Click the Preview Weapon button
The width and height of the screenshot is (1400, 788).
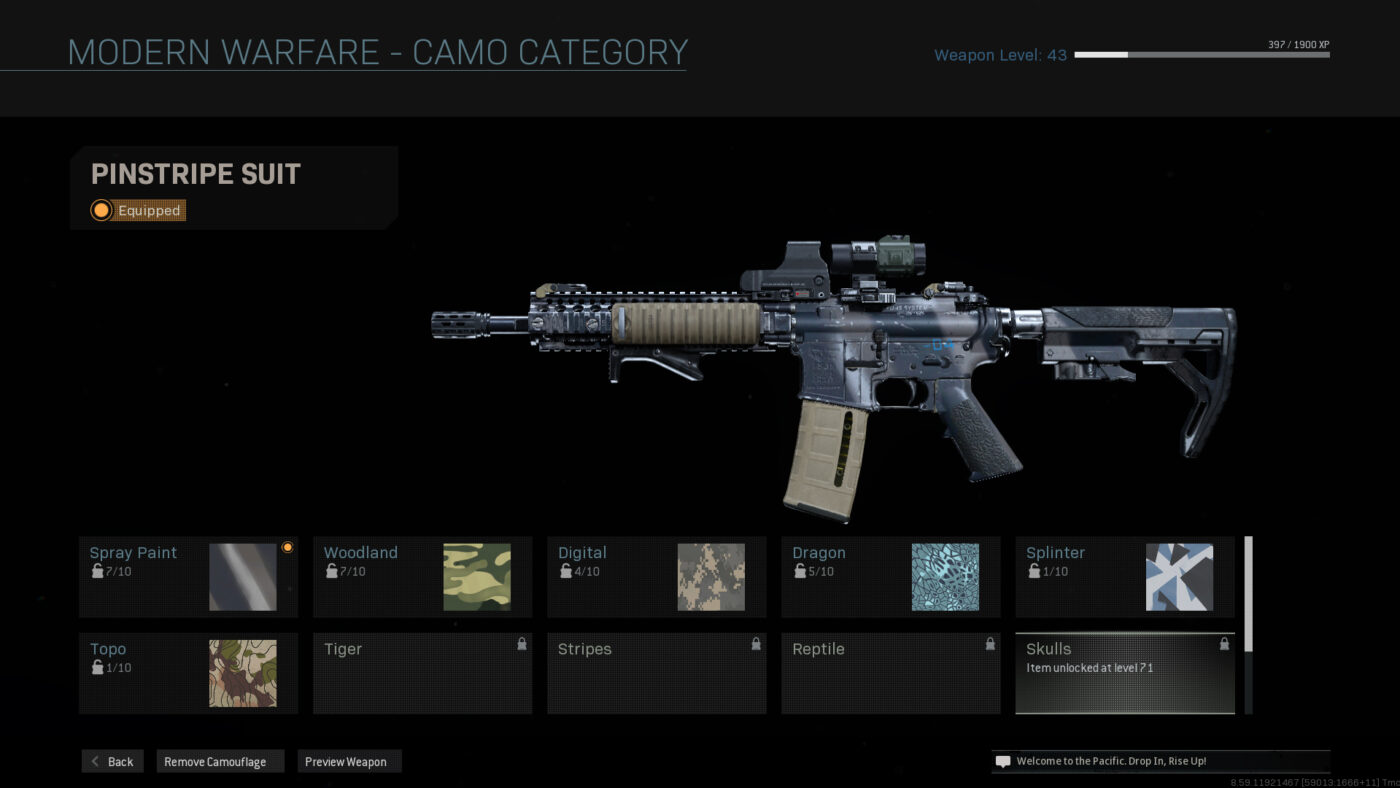(349, 761)
